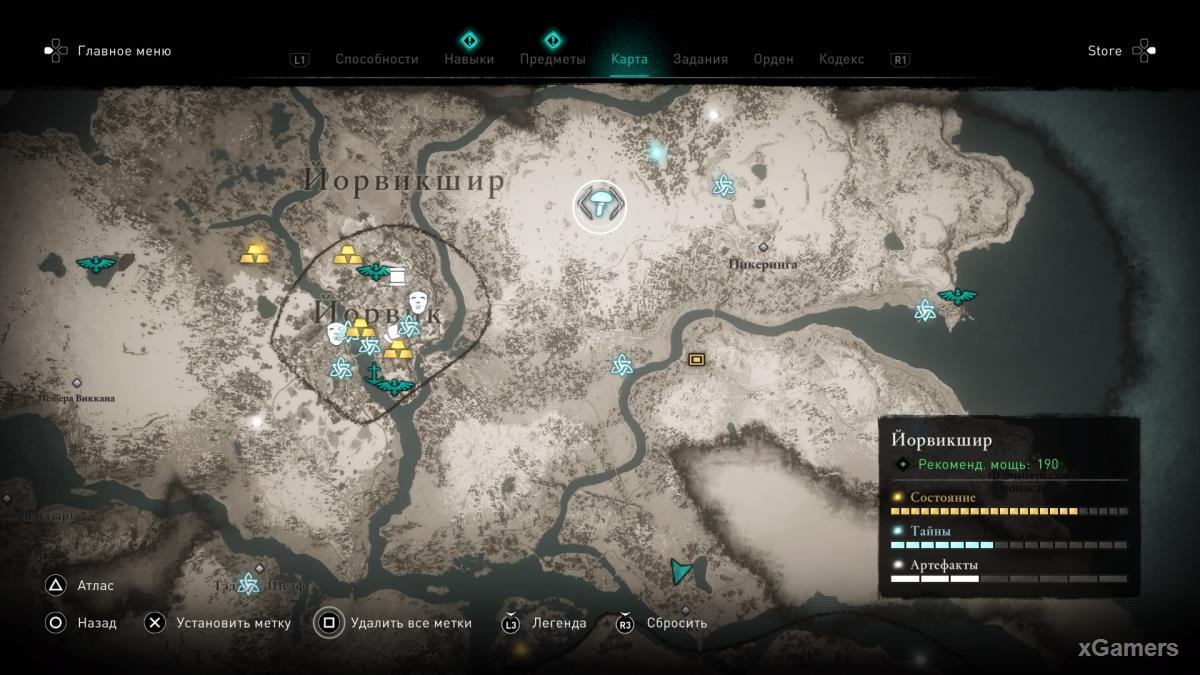Viewport: 1200px width, 675px height.
Task: Open the Store
Action: 1105,51
